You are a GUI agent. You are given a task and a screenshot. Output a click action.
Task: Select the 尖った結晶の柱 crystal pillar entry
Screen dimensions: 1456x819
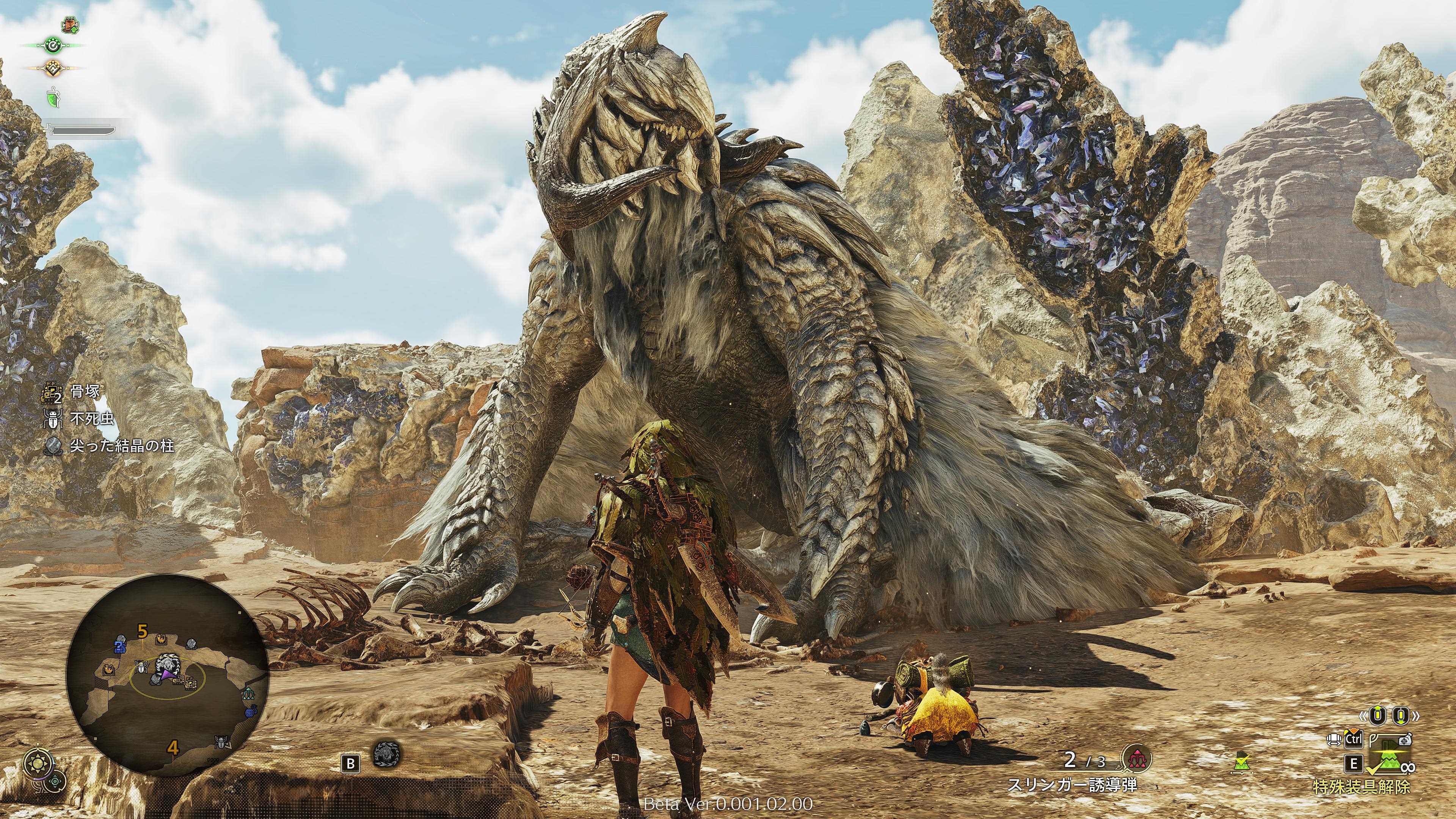pos(121,446)
